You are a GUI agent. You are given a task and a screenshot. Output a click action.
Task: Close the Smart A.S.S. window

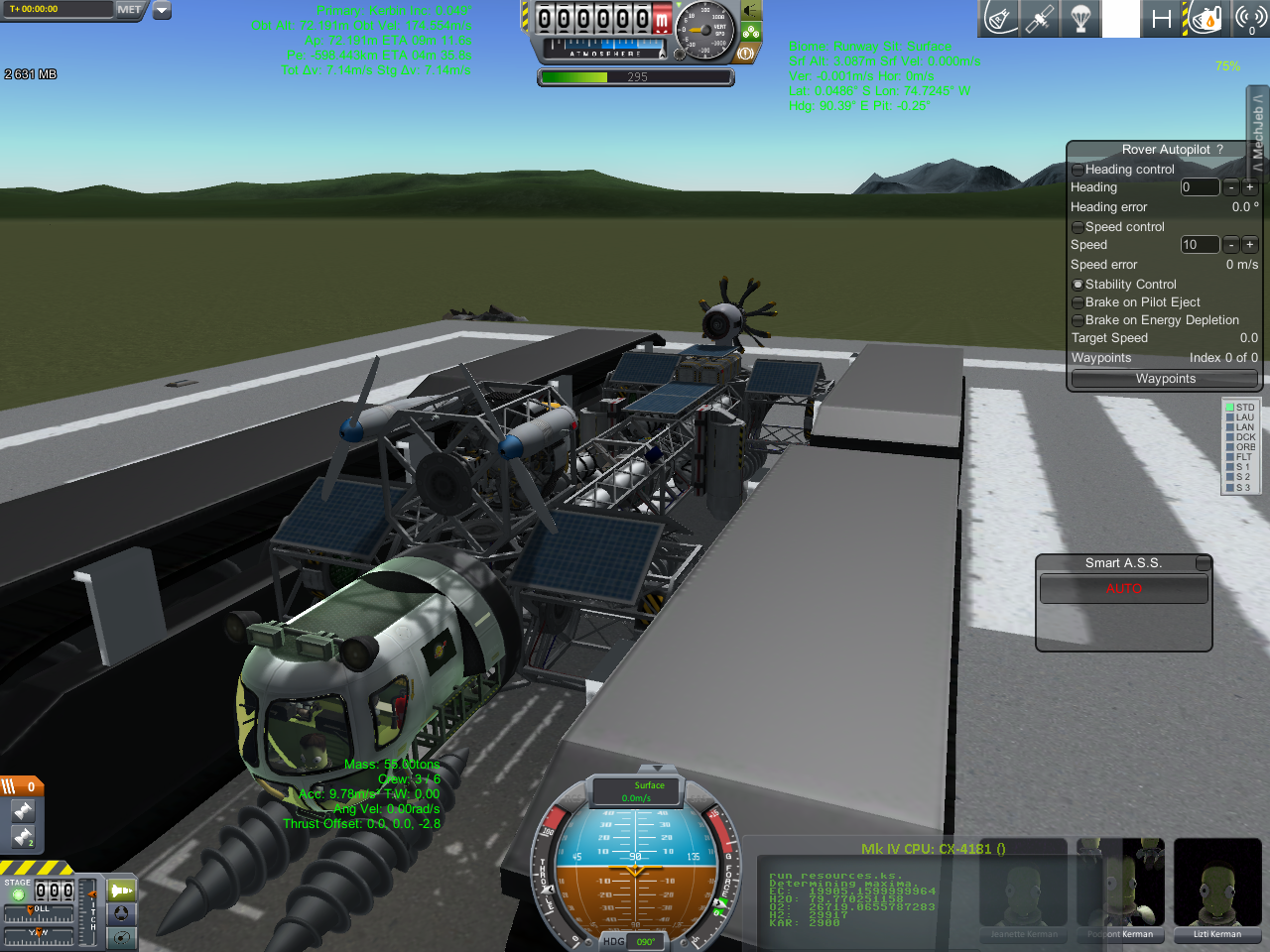click(x=1203, y=563)
